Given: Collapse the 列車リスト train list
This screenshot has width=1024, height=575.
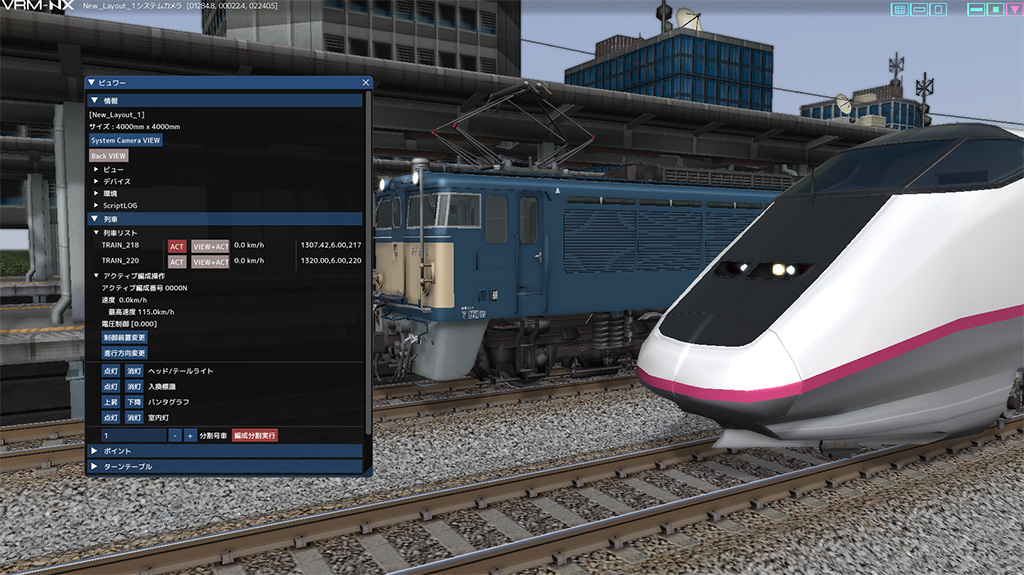Looking at the screenshot, I should pos(96,232).
